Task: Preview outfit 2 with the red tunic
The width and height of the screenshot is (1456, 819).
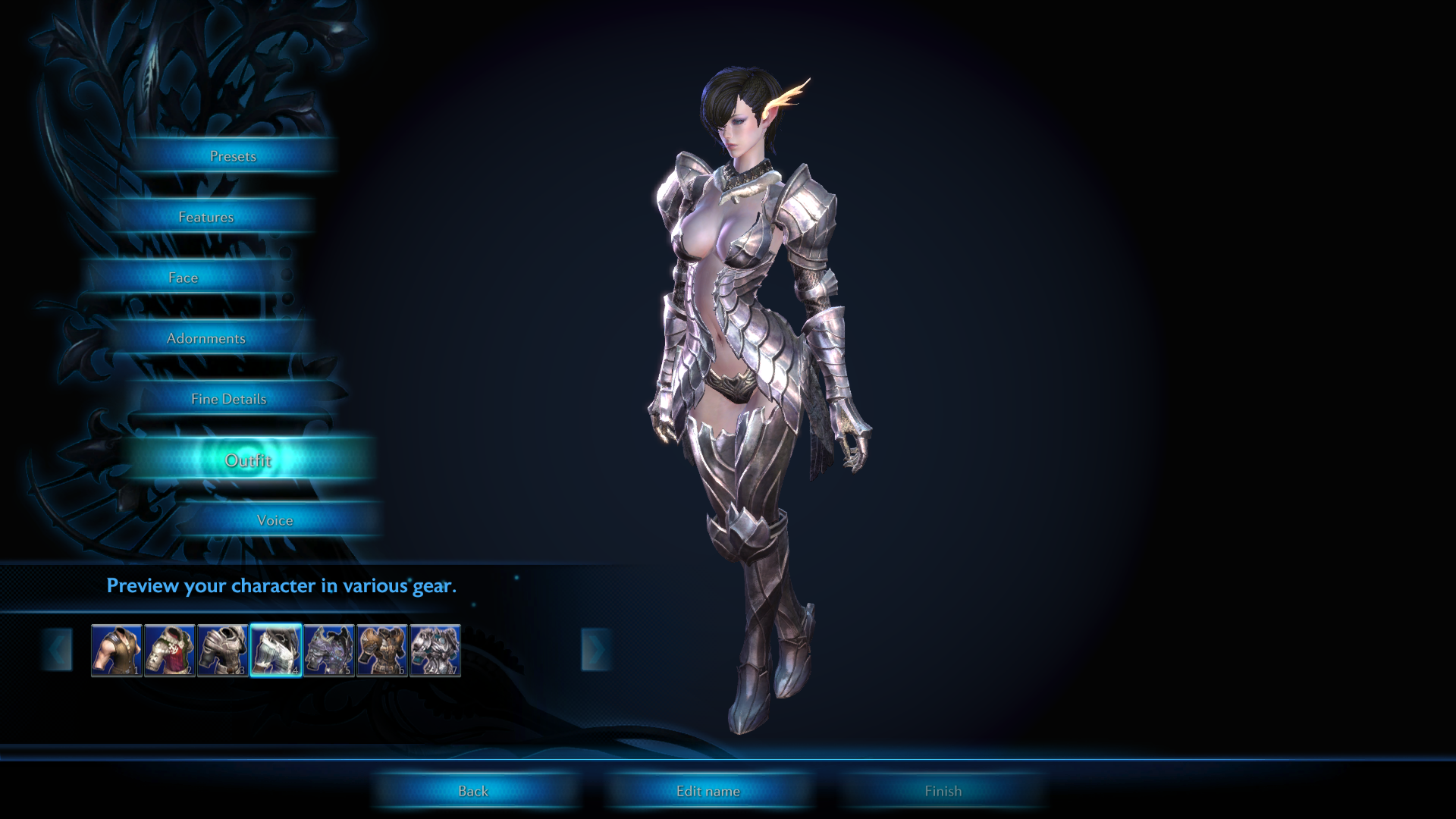Action: pyautogui.click(x=170, y=650)
